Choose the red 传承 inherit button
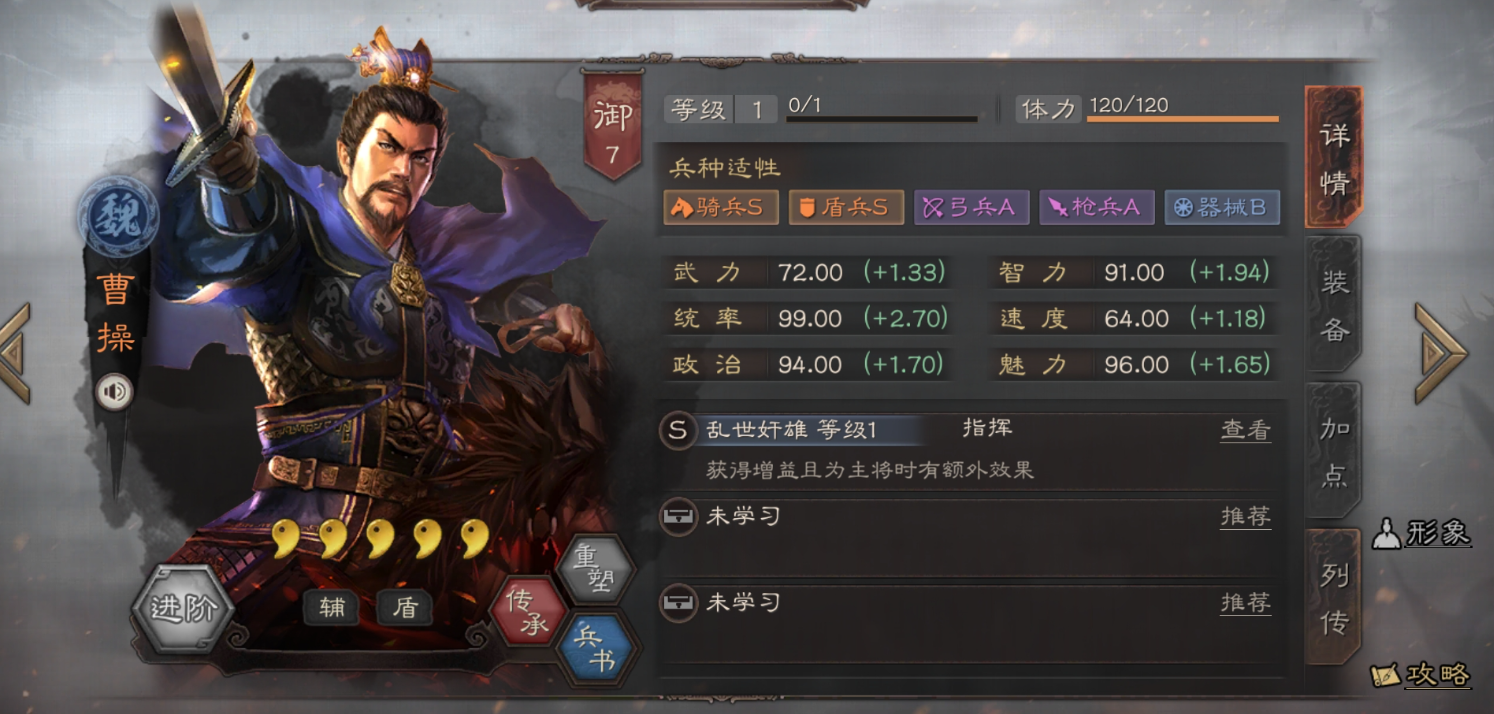The image size is (1494, 714). 528,611
